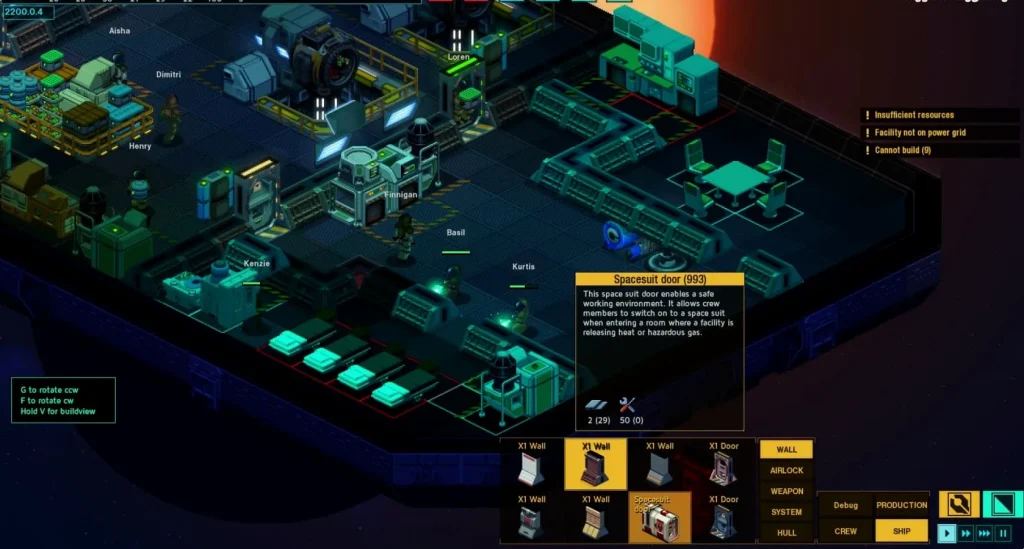Pause the game with the pause button

pos(1004,533)
